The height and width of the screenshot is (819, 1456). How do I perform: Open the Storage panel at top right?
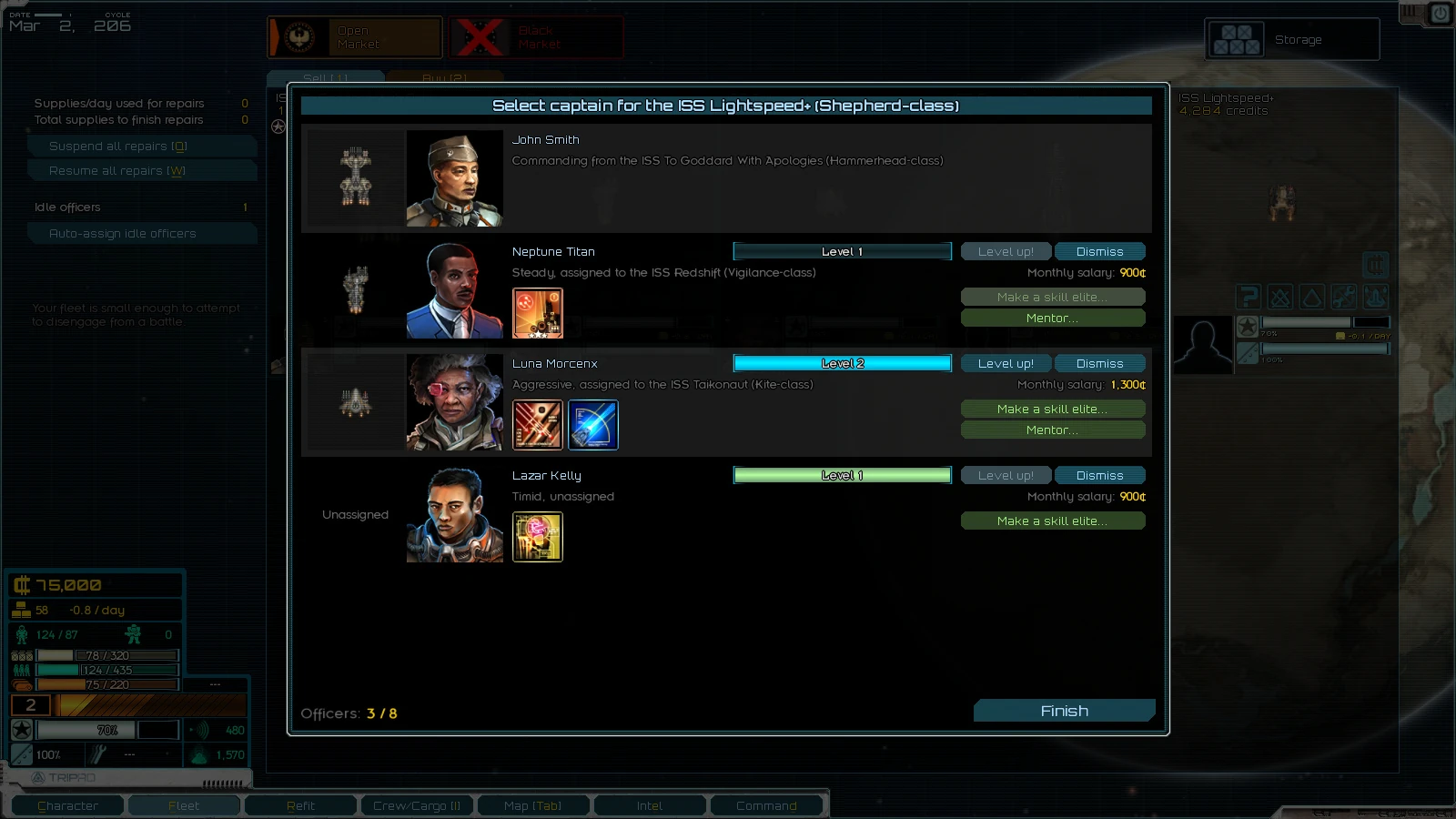click(1291, 39)
